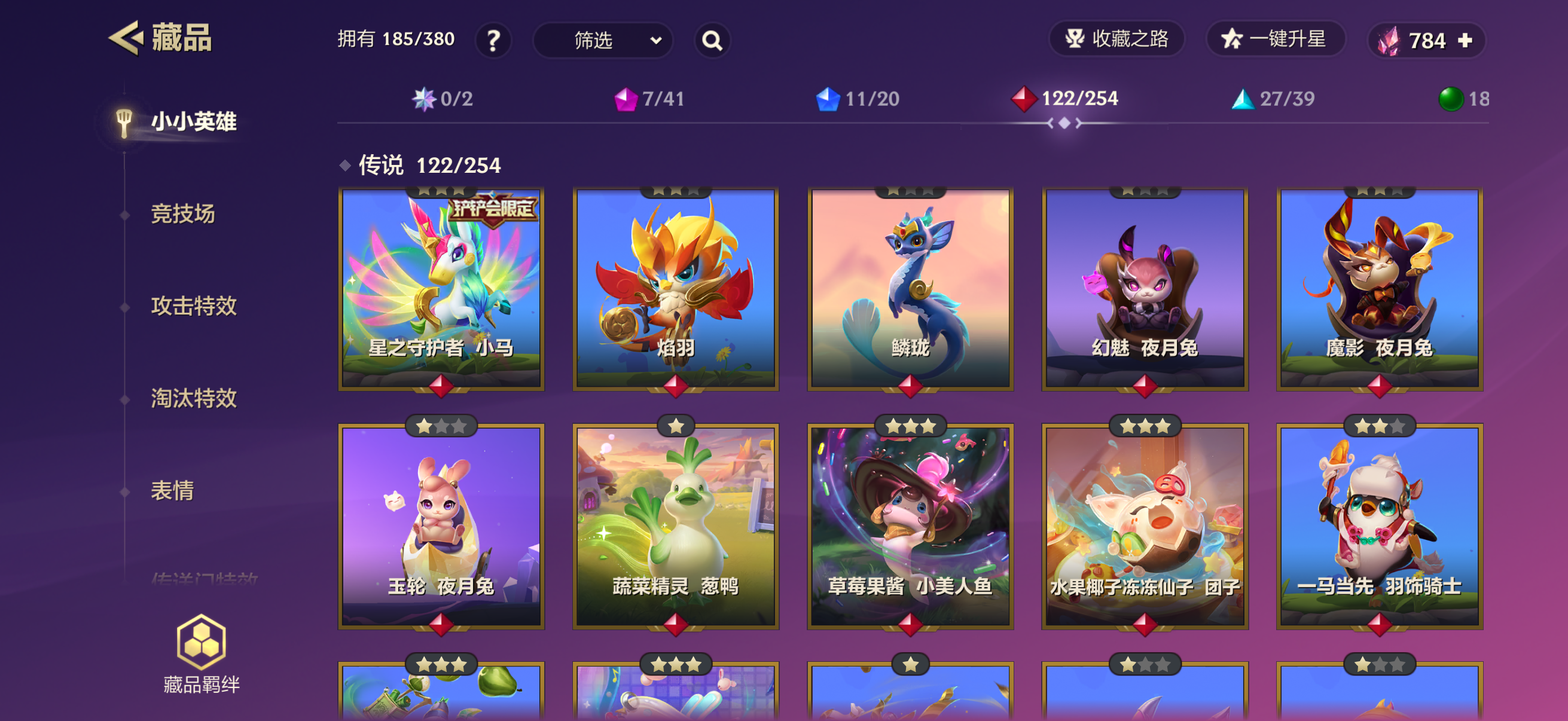Open the 竞技场 arena category
The height and width of the screenshot is (721, 1568).
pos(182,214)
